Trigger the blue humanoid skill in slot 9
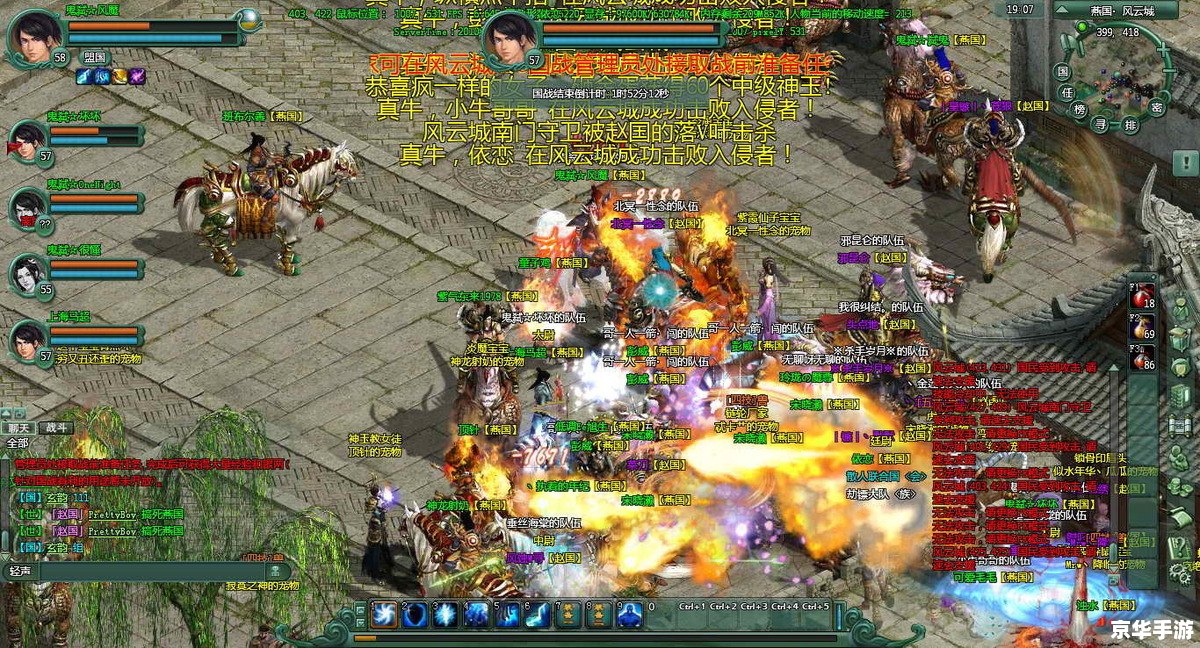The image size is (1200, 648). pyautogui.click(x=629, y=614)
